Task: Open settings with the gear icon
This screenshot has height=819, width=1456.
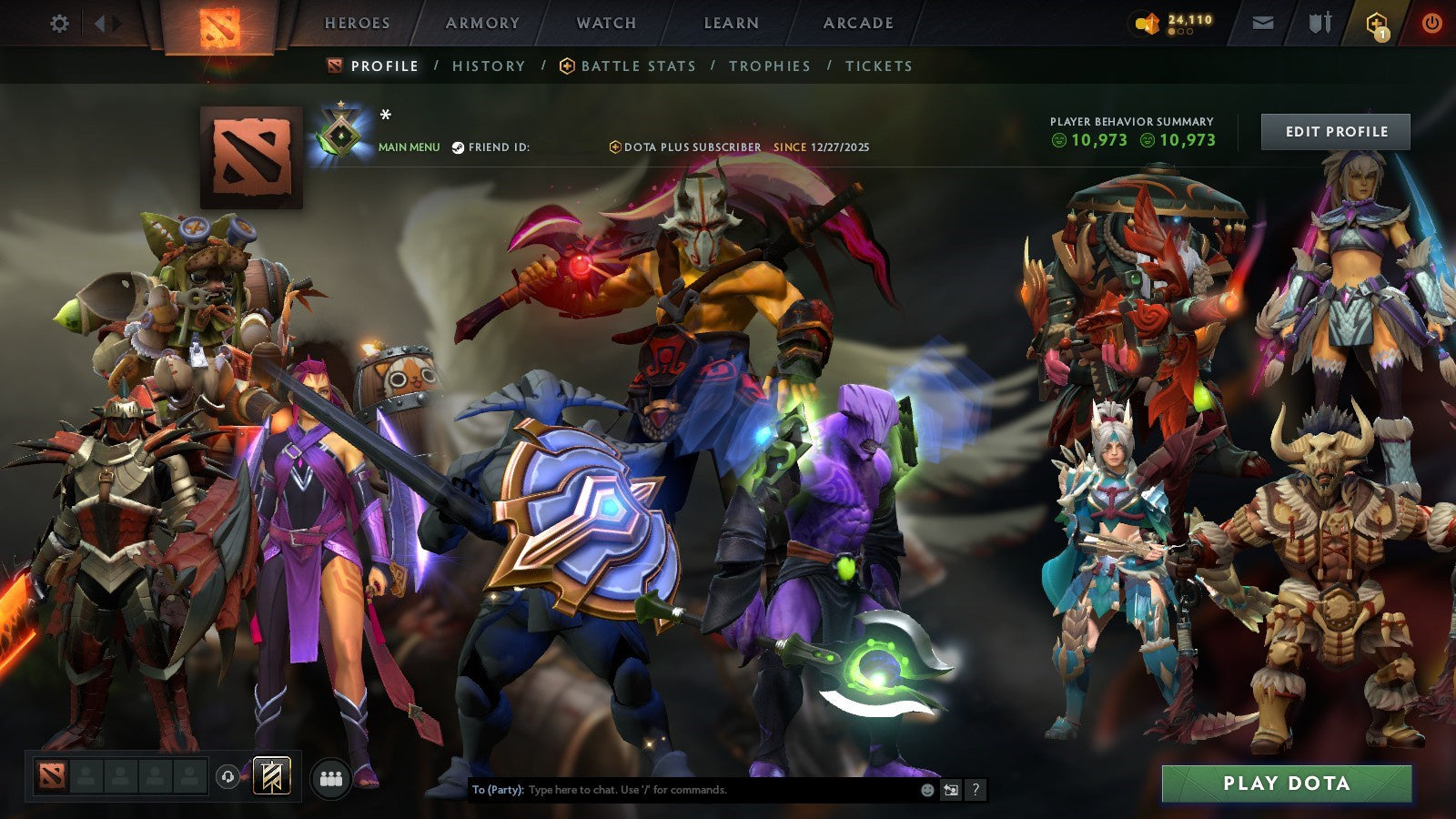Action: tap(59, 25)
